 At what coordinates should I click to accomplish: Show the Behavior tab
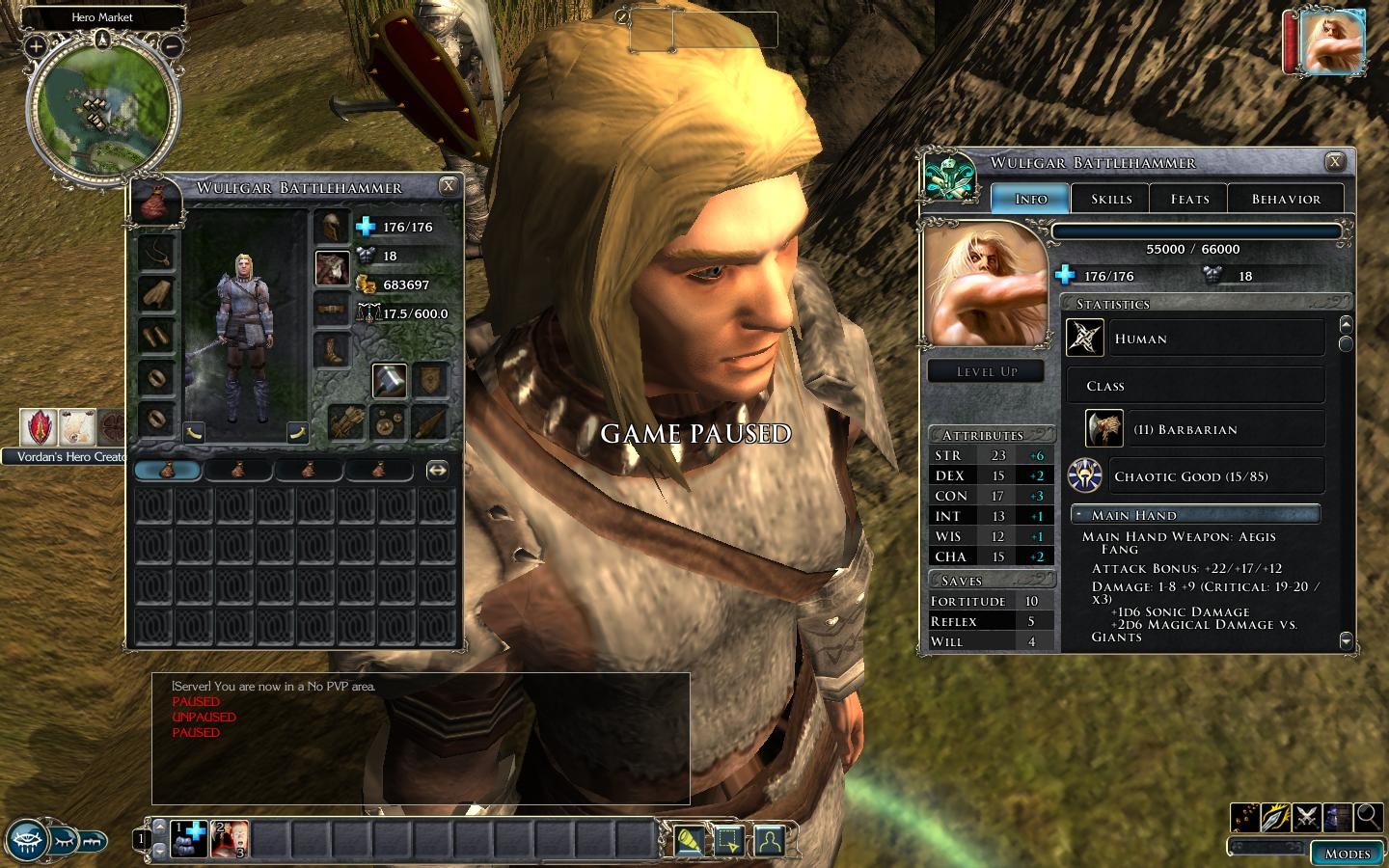click(1286, 199)
